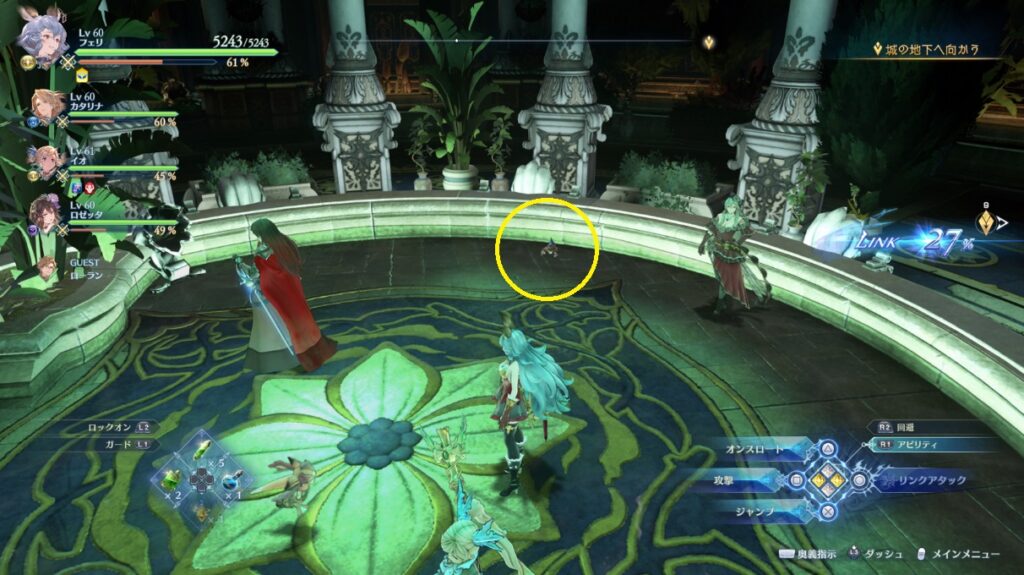Screen dimensions: 1024x575
Task: Use the green herb item ×5
Action: 202,452
